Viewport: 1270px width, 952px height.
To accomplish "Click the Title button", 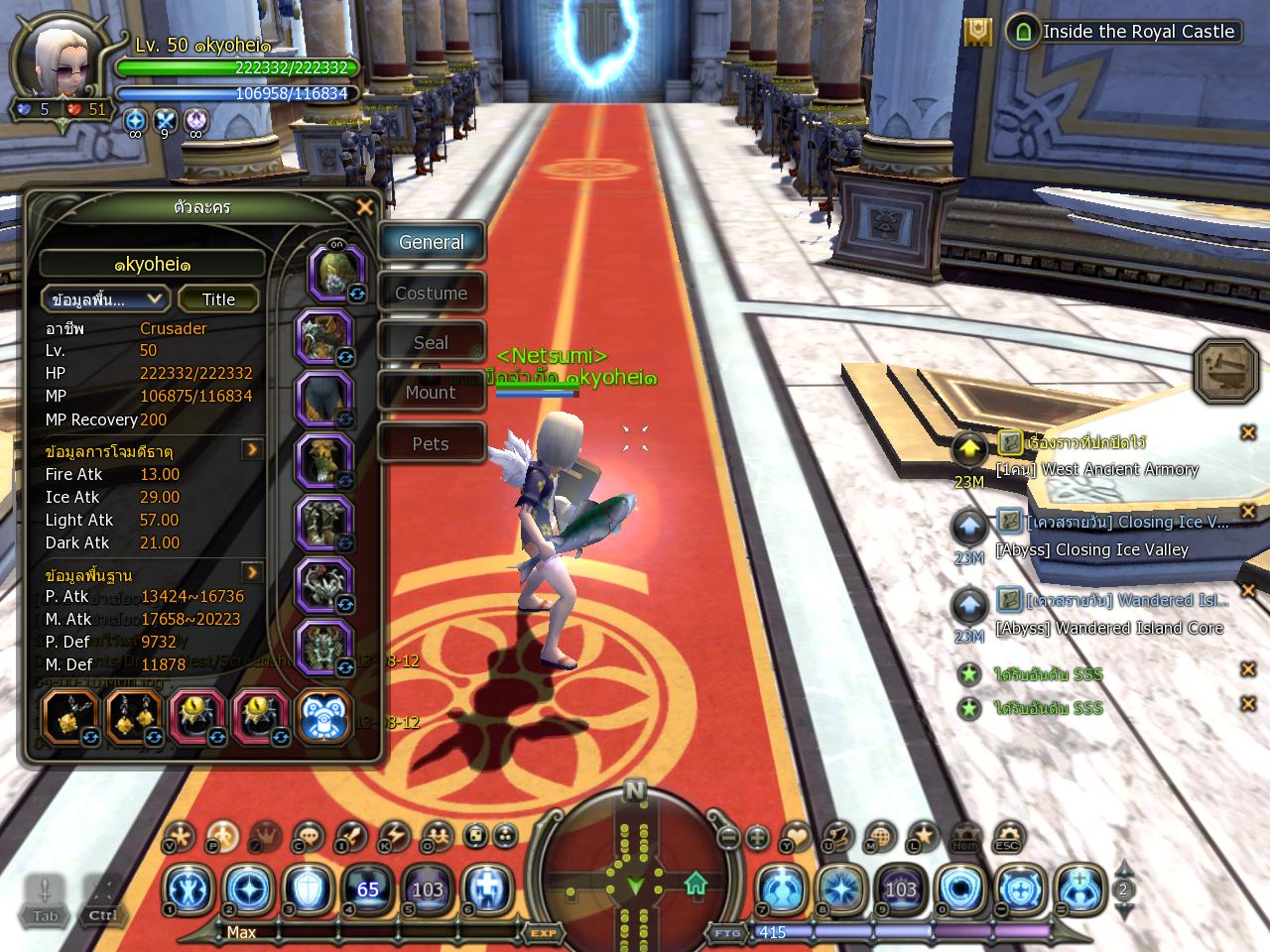I will point(218,299).
